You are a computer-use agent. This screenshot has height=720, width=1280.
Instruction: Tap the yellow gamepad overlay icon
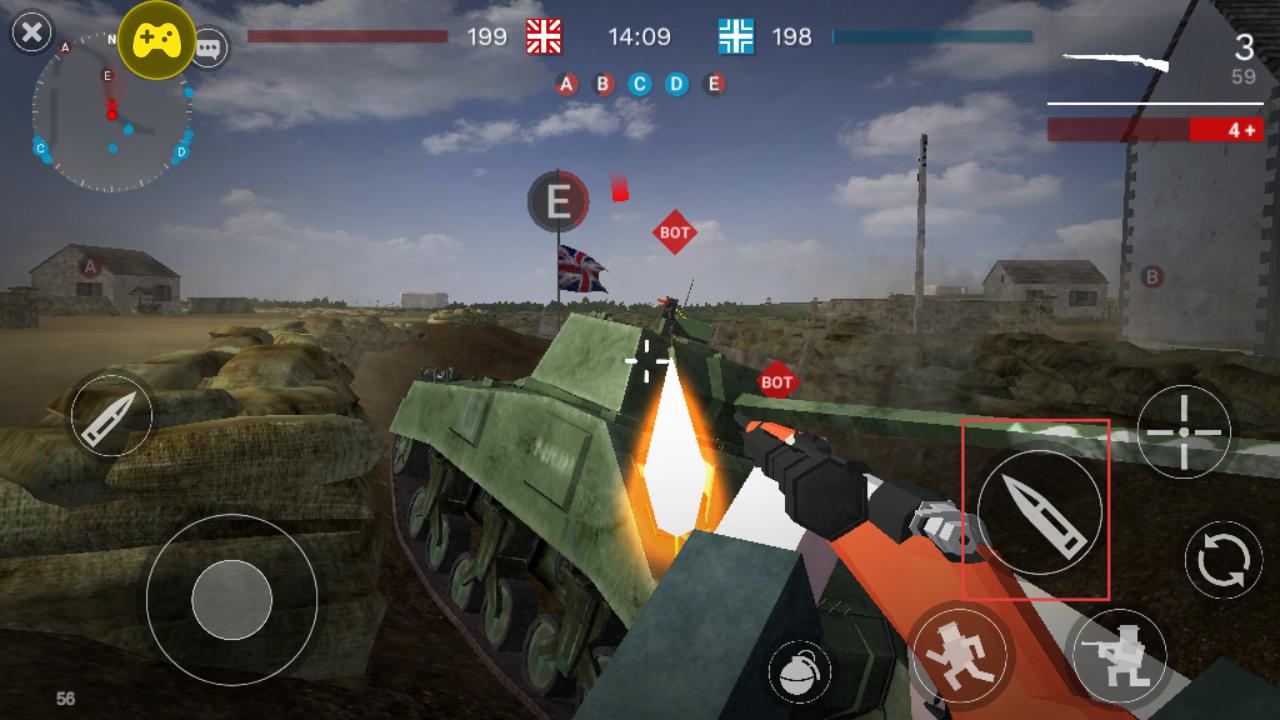(x=157, y=40)
